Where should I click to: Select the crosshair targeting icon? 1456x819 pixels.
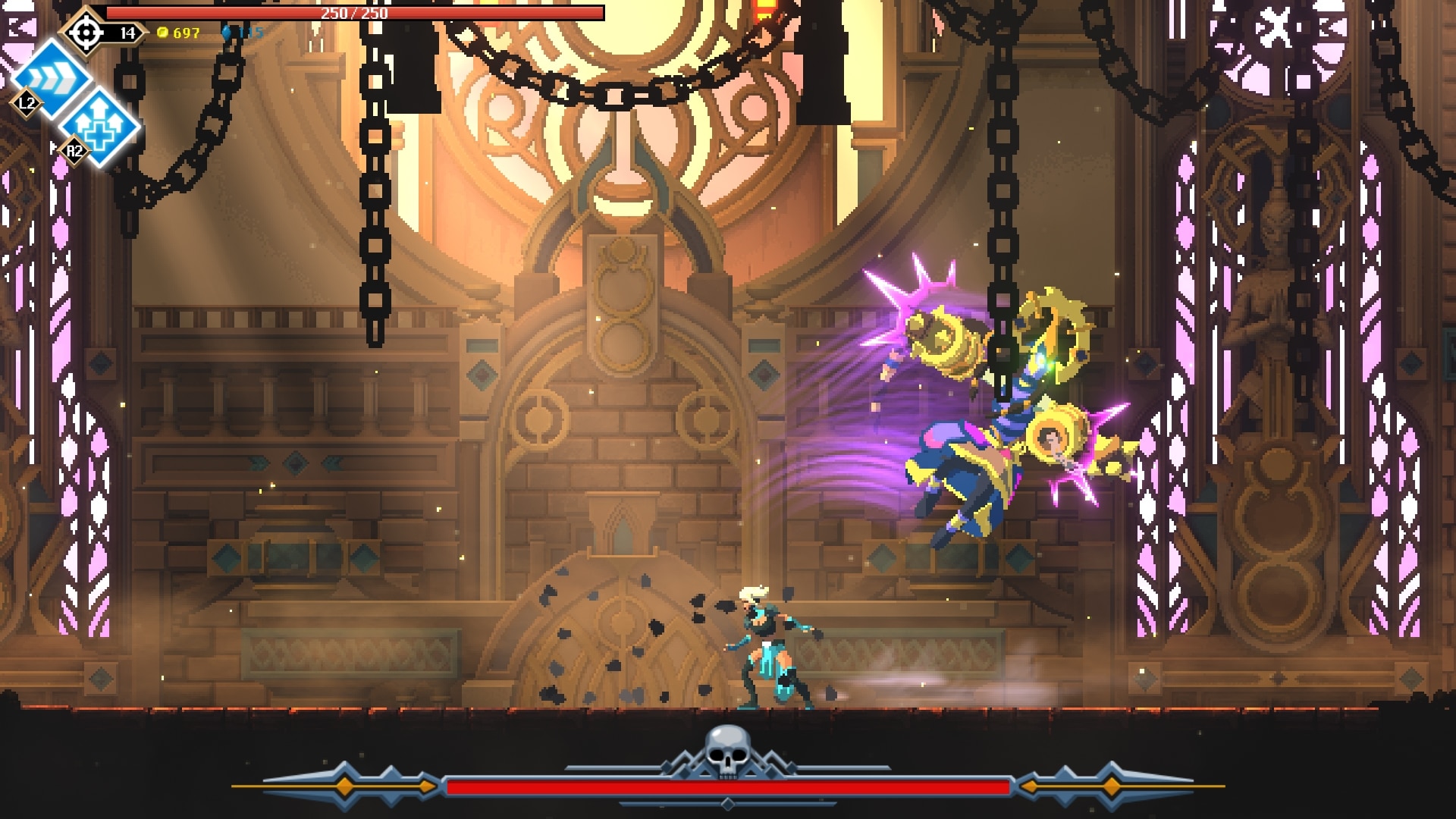[x=86, y=33]
